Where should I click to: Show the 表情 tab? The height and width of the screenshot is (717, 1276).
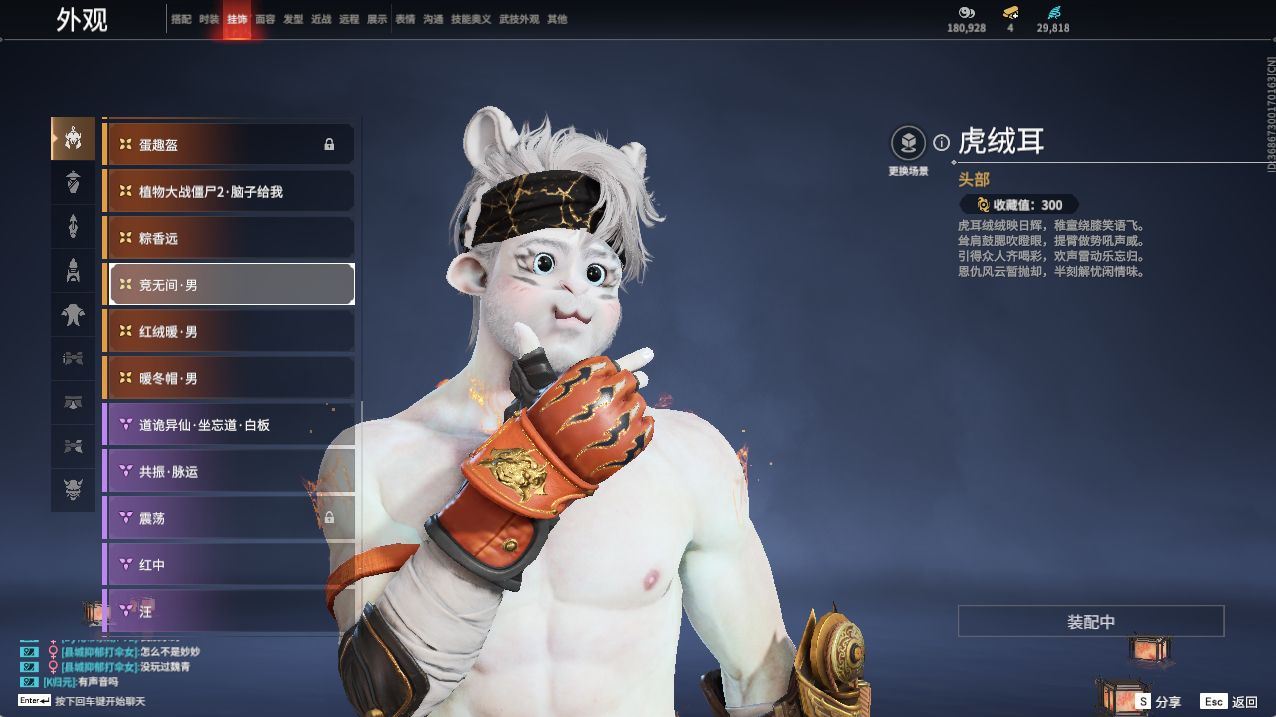point(405,19)
